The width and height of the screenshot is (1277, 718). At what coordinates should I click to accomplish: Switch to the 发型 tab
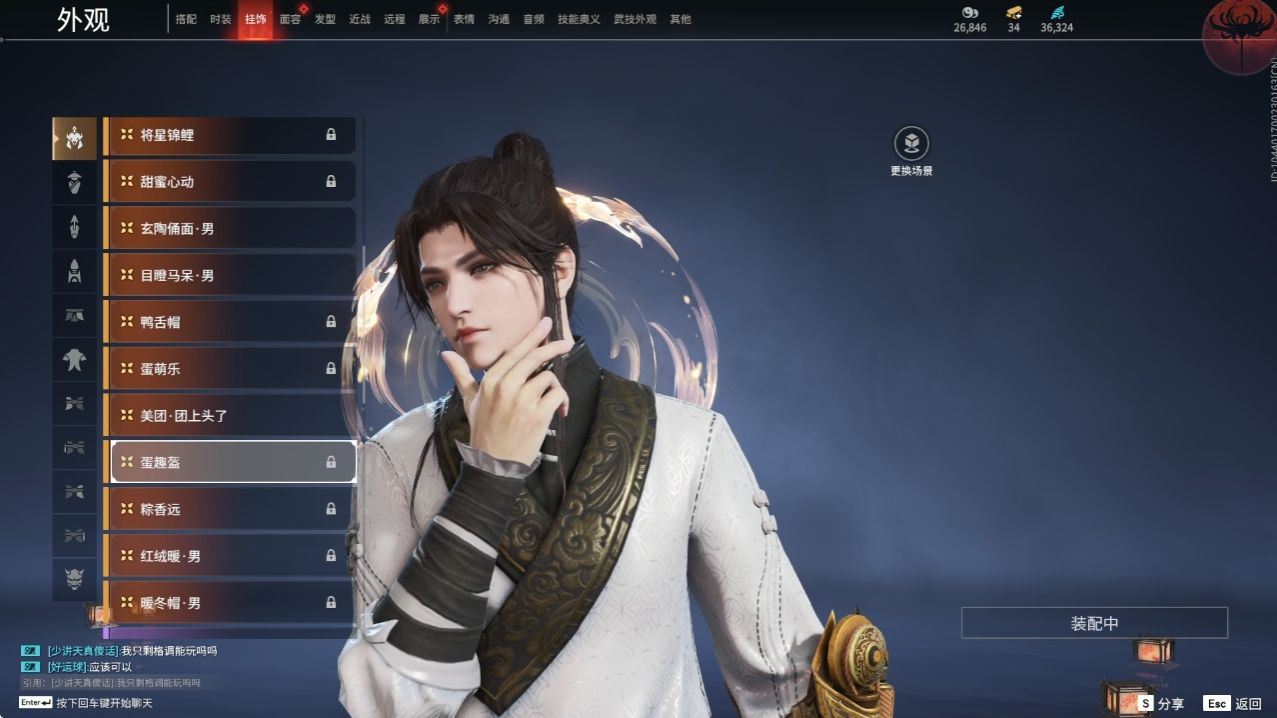tap(325, 19)
